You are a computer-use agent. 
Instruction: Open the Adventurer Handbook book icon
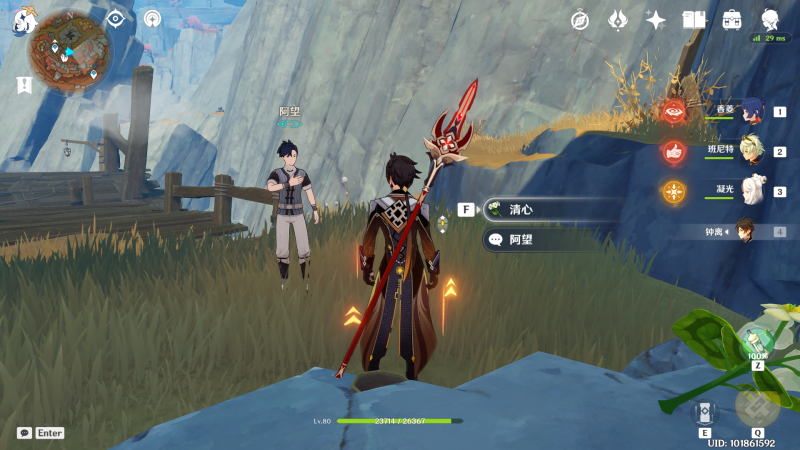(x=694, y=19)
